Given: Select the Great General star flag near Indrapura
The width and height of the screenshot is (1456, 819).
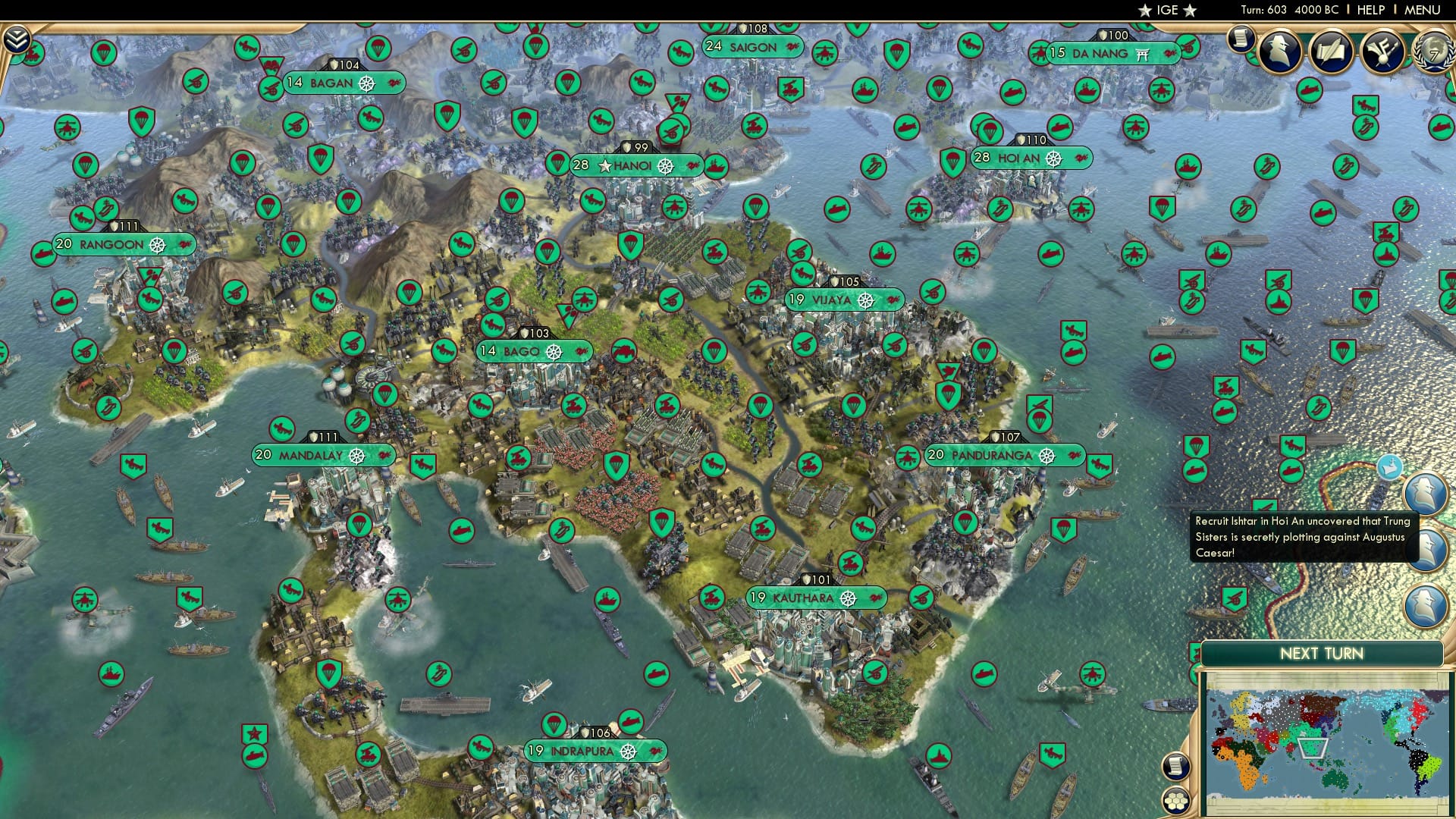Looking at the screenshot, I should [254, 732].
